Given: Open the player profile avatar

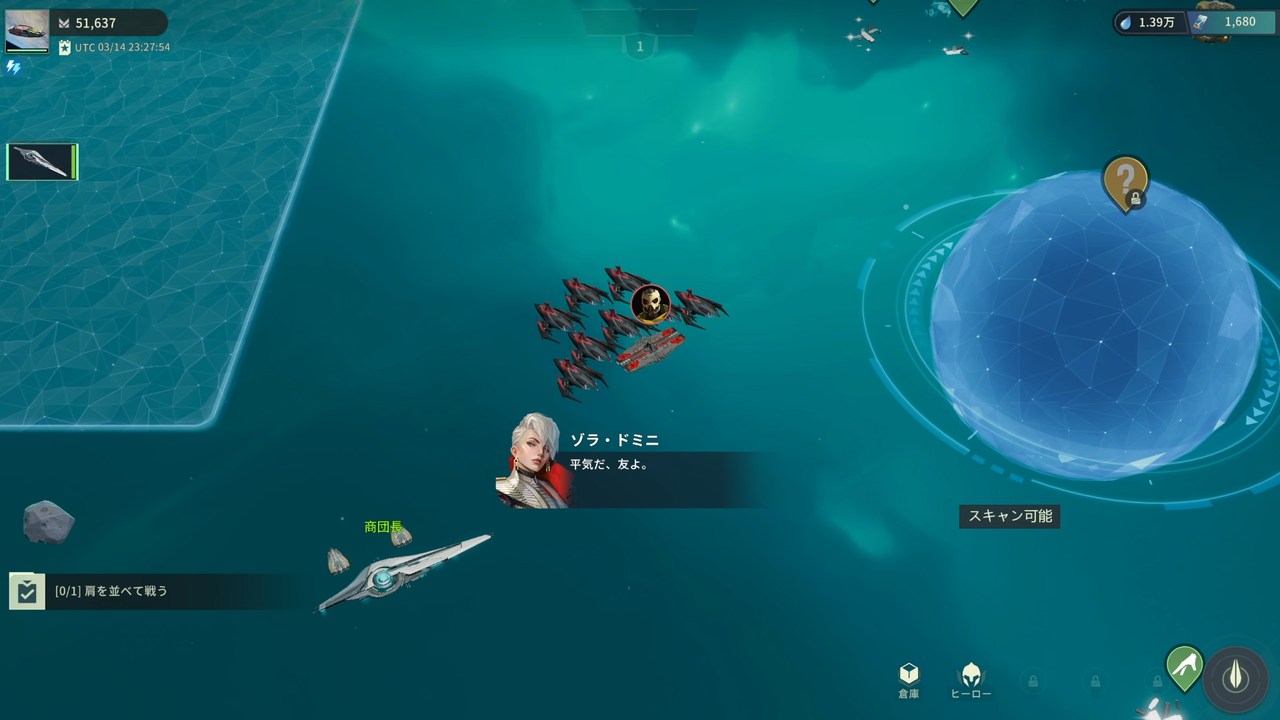Looking at the screenshot, I should coord(27,30).
